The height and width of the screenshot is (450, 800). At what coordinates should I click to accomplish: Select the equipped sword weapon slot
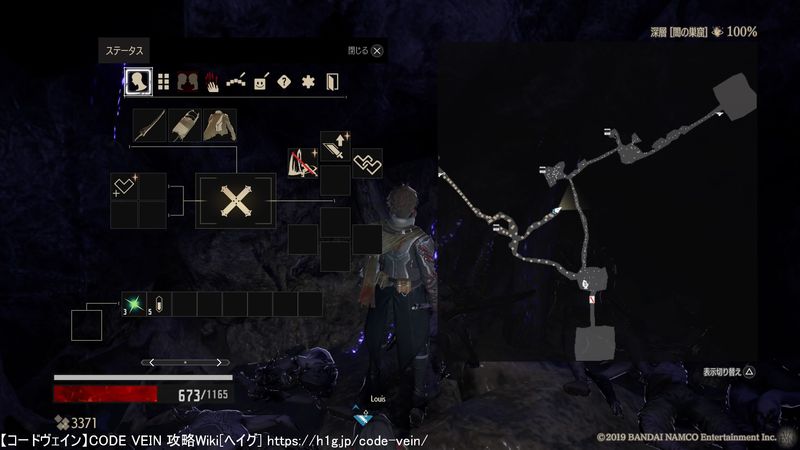[x=150, y=125]
